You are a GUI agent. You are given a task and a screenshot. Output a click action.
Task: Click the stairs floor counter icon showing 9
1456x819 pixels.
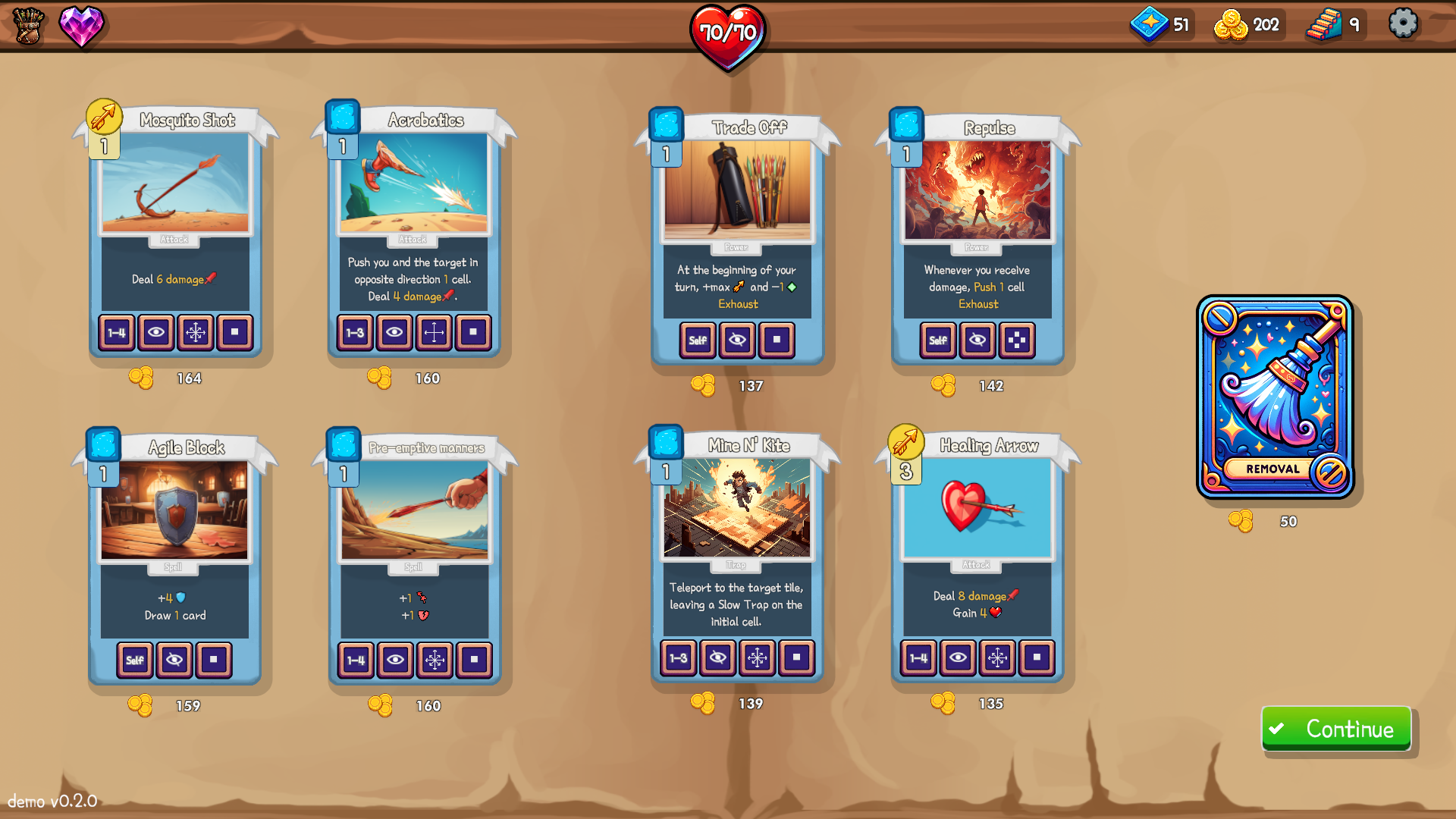coord(1325,24)
